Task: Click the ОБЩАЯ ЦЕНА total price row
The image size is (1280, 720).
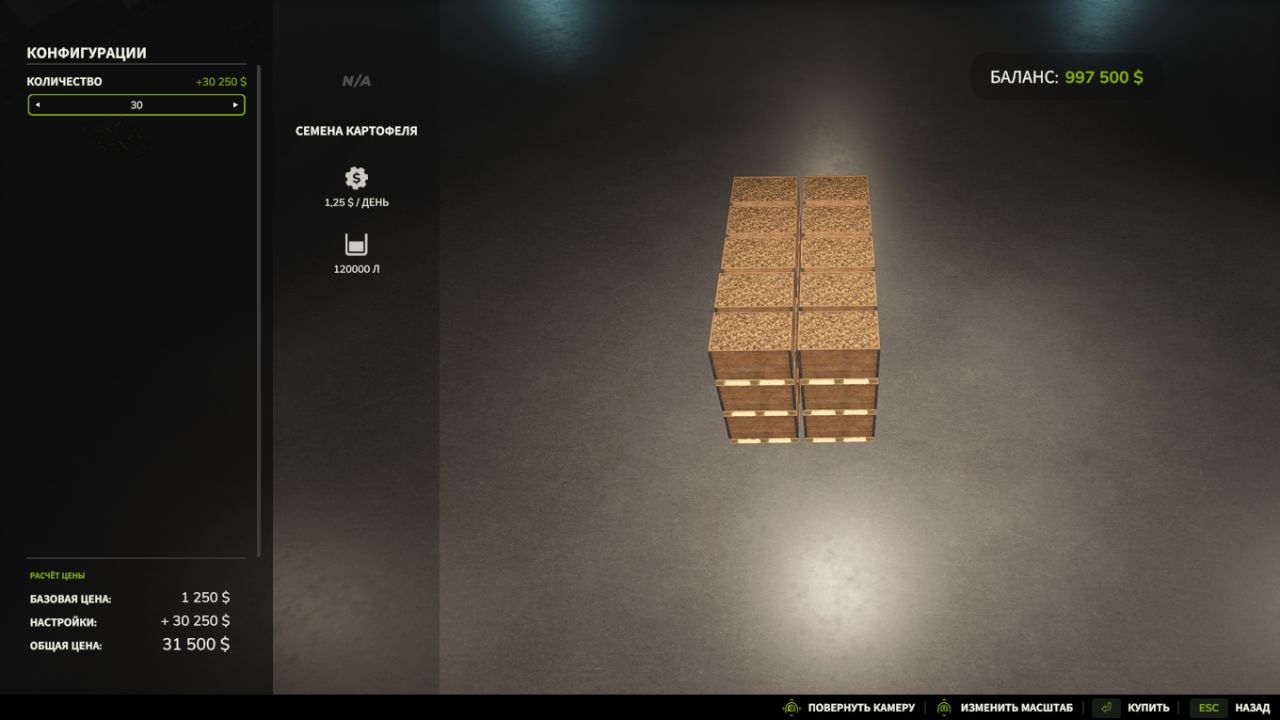Action: tap(130, 645)
